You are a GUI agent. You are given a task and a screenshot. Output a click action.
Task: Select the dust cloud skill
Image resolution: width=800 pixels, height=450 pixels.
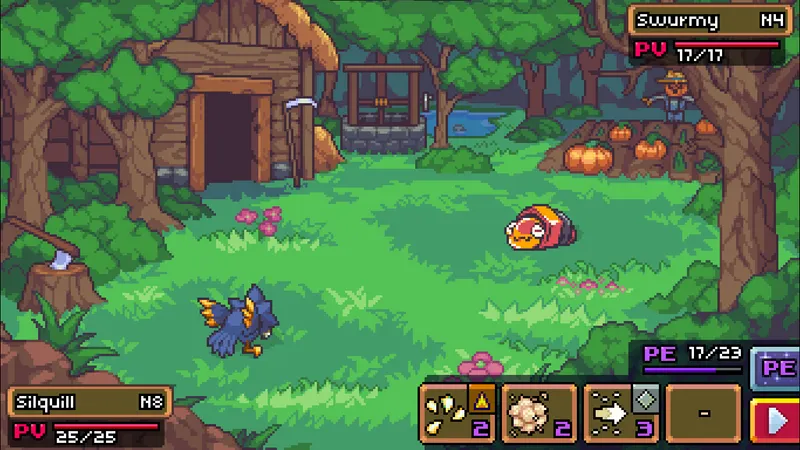pyautogui.click(x=539, y=412)
